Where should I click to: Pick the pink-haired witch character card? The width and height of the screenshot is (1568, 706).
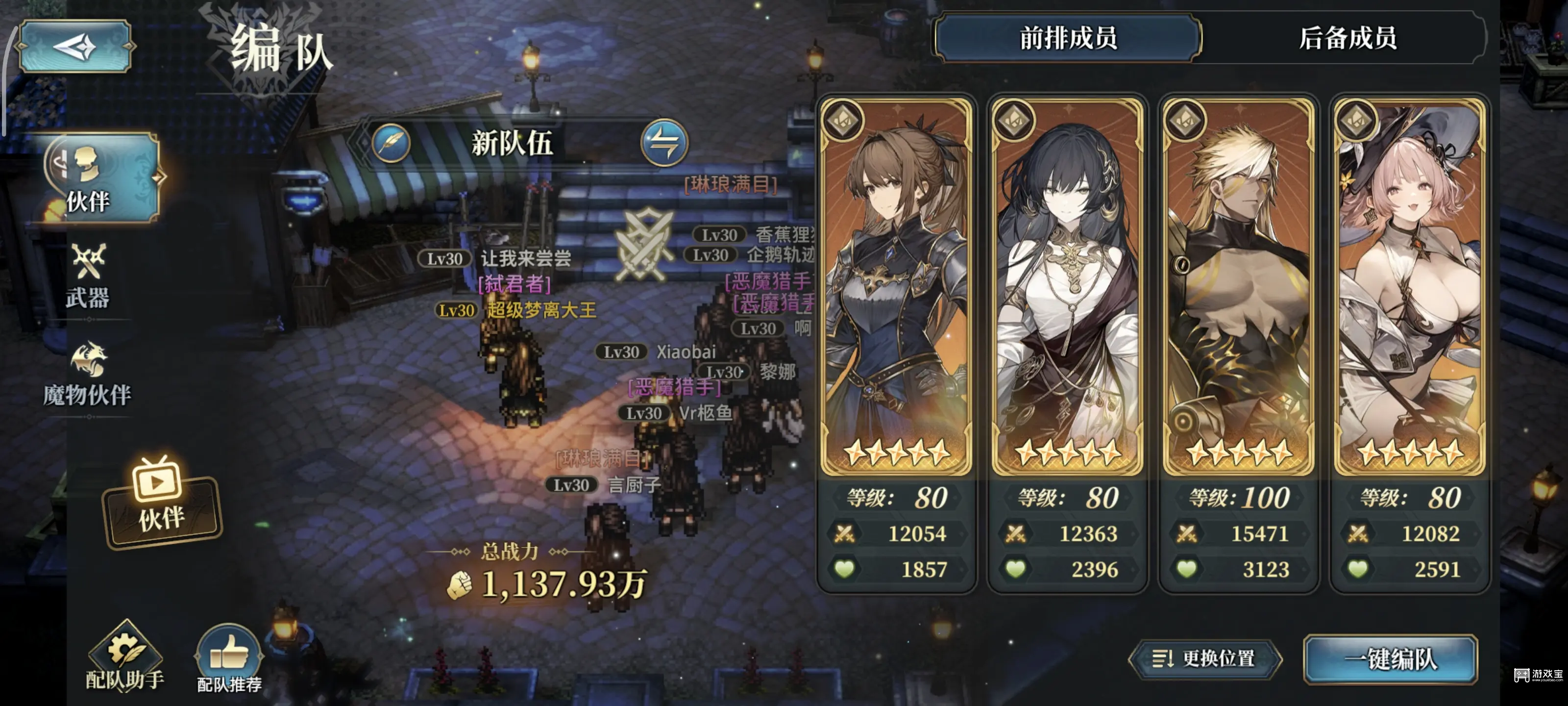click(1409, 286)
